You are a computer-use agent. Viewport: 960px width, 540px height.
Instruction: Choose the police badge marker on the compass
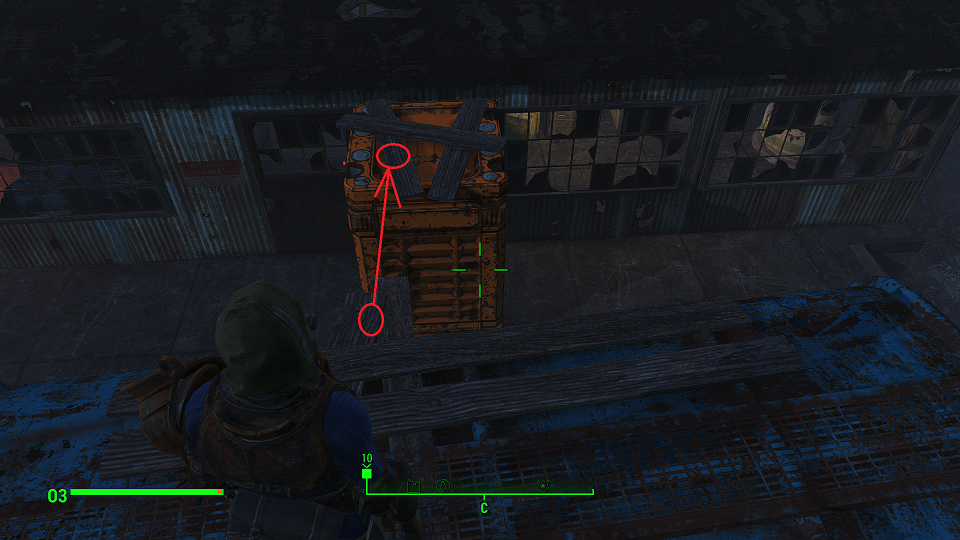[x=544, y=486]
